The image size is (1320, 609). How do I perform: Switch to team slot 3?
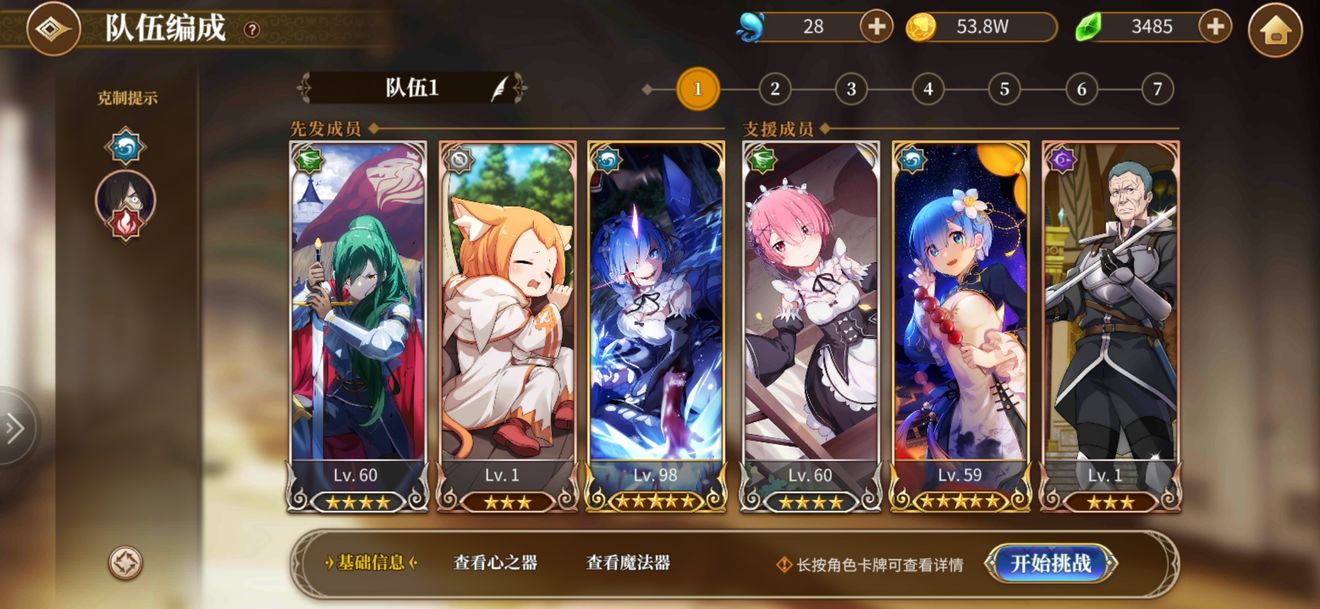click(x=851, y=89)
